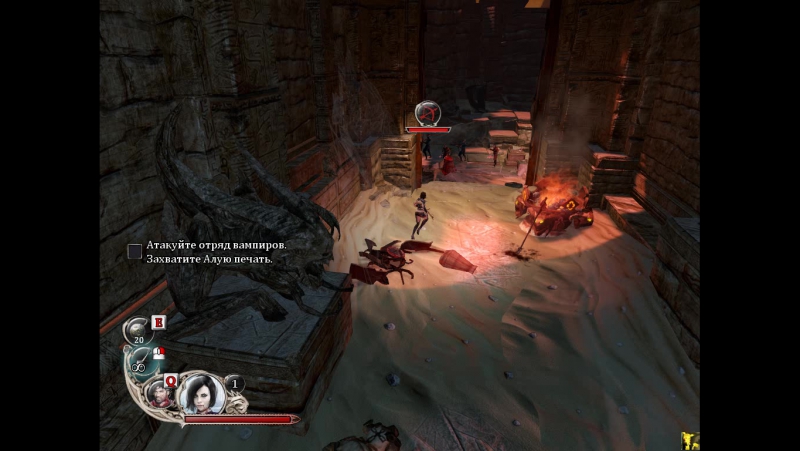Screen dimensions: 800x451
Task: Click the vampire squad objective checkbox
Action: tap(135, 251)
